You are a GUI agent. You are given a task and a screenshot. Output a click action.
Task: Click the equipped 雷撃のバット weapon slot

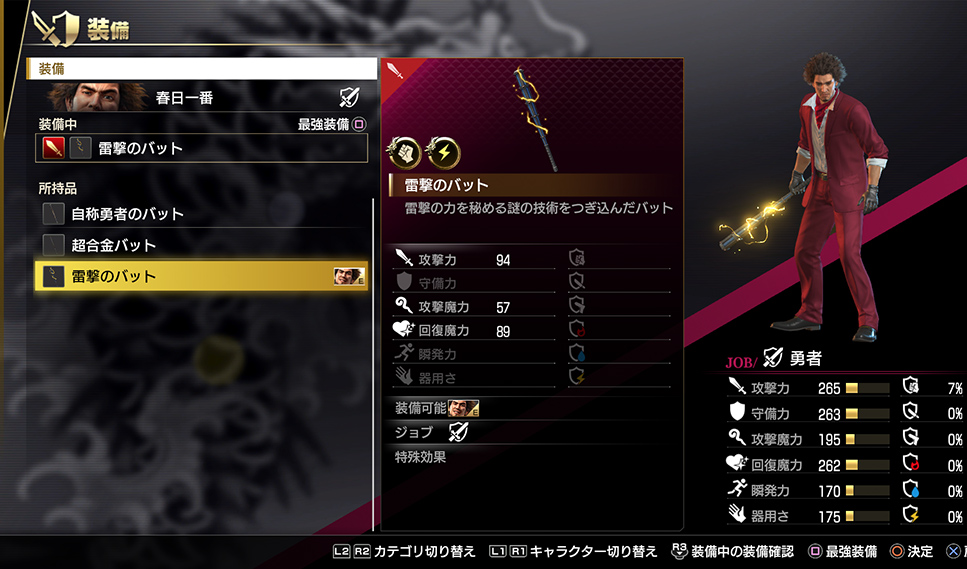point(202,149)
